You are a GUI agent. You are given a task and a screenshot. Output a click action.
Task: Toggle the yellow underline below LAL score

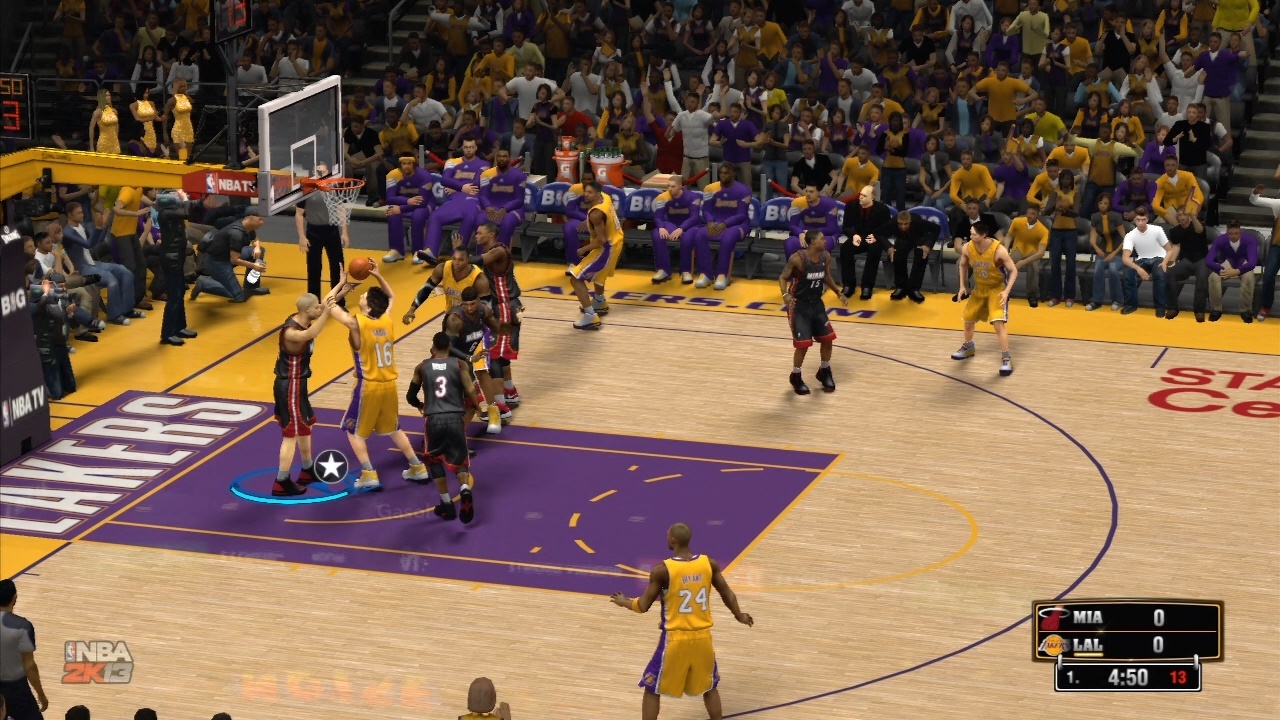[1088, 653]
